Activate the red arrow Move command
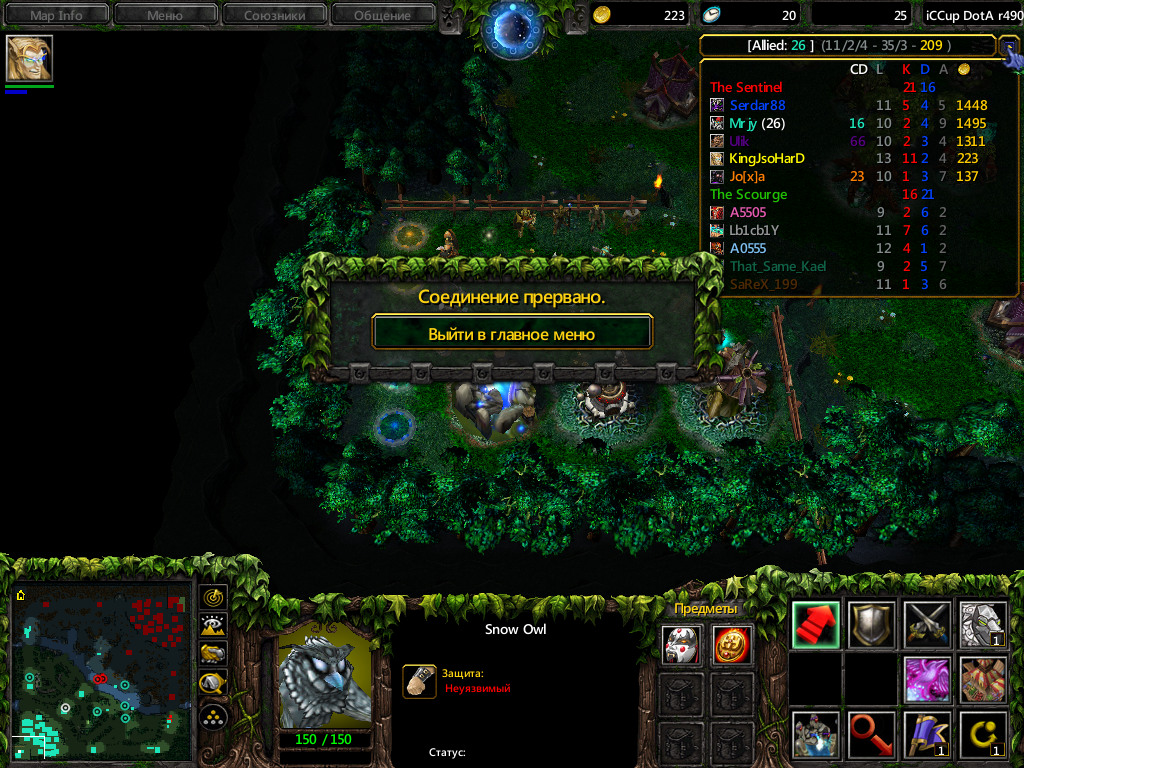 point(815,625)
